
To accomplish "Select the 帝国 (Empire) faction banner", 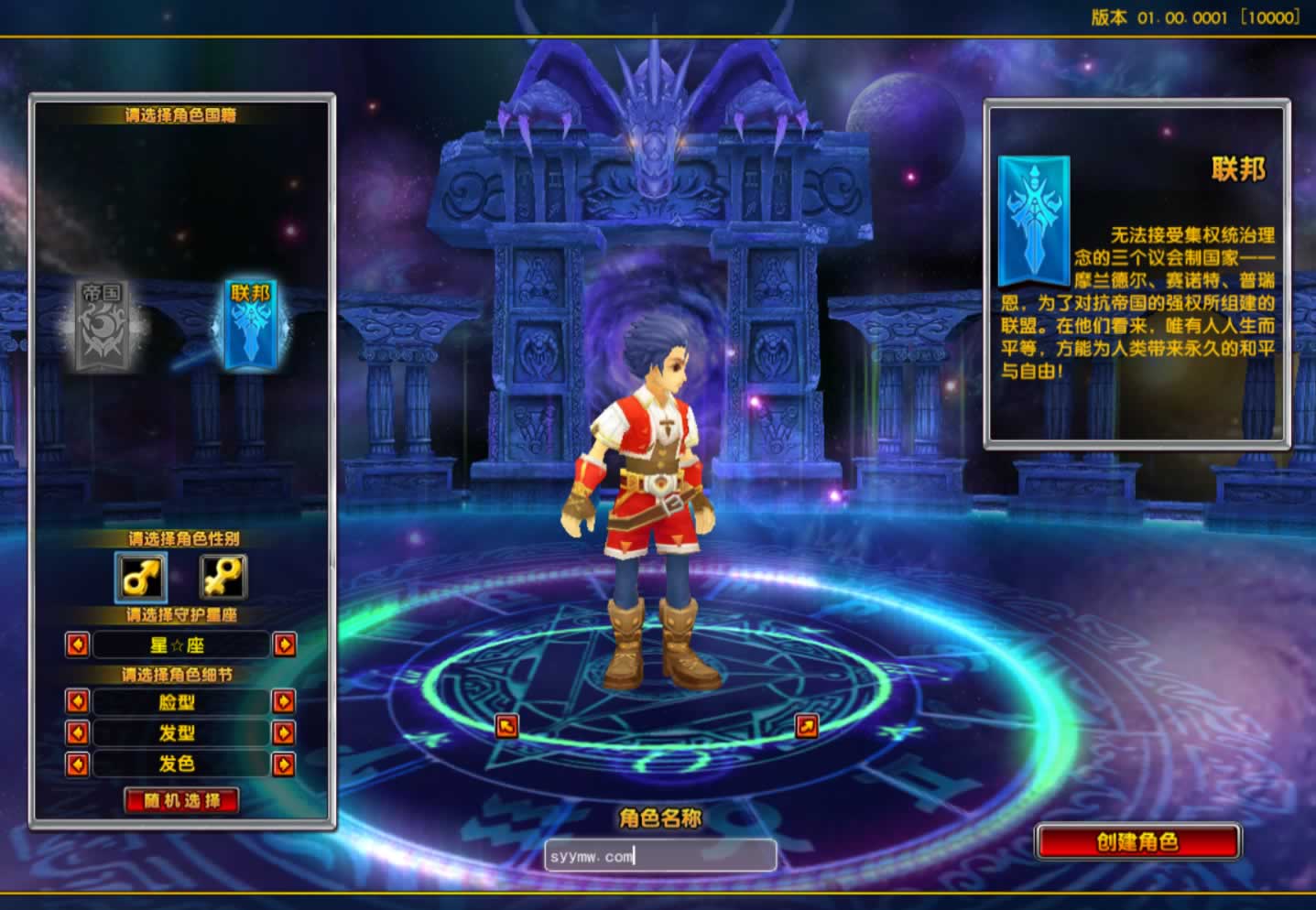I will point(103,326).
